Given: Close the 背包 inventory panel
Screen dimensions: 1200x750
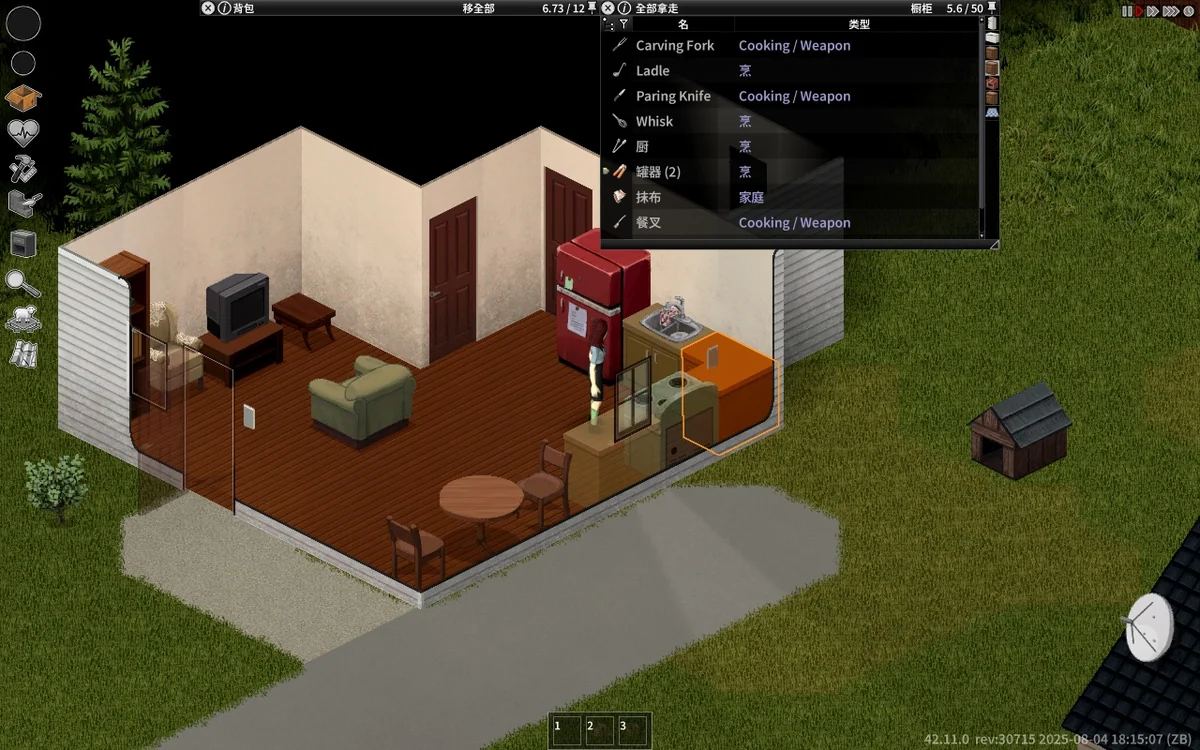Looking at the screenshot, I should 207,8.
